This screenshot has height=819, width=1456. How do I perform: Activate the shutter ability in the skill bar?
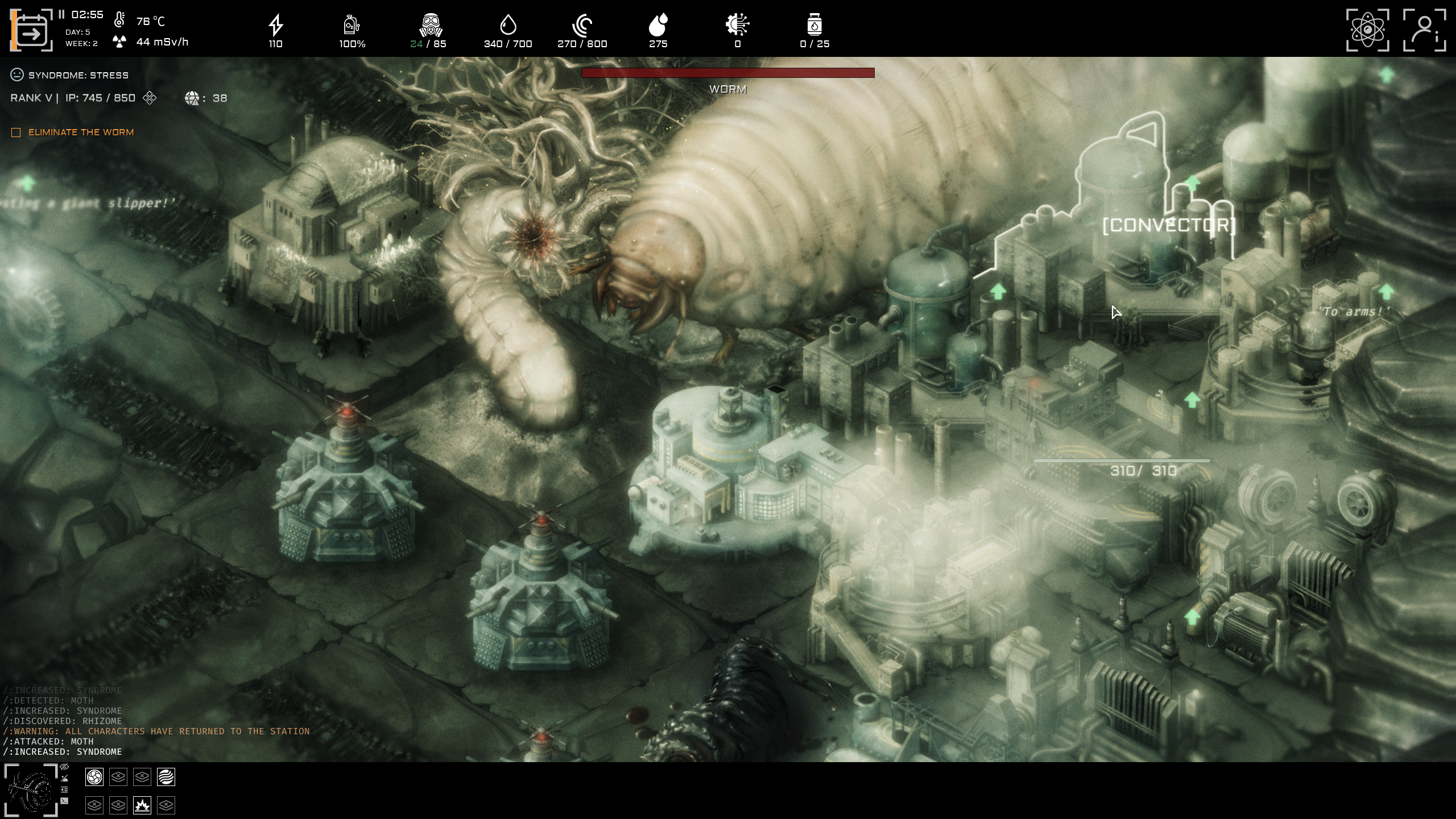94,777
